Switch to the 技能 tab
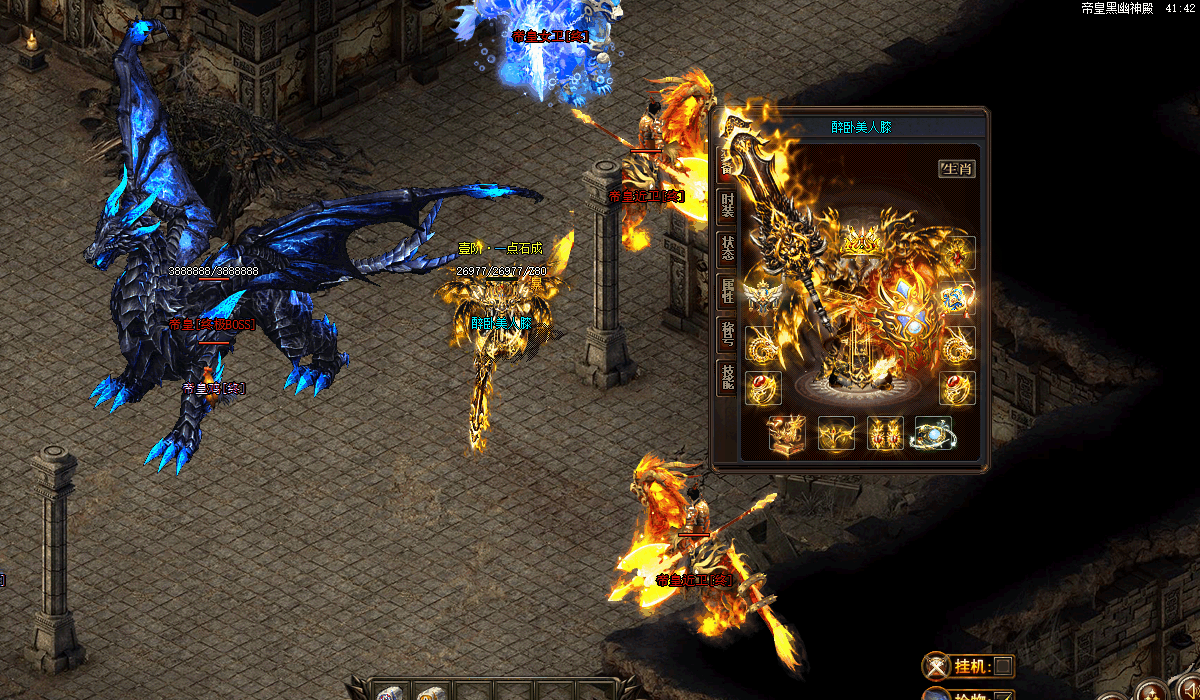 pyautogui.click(x=727, y=377)
